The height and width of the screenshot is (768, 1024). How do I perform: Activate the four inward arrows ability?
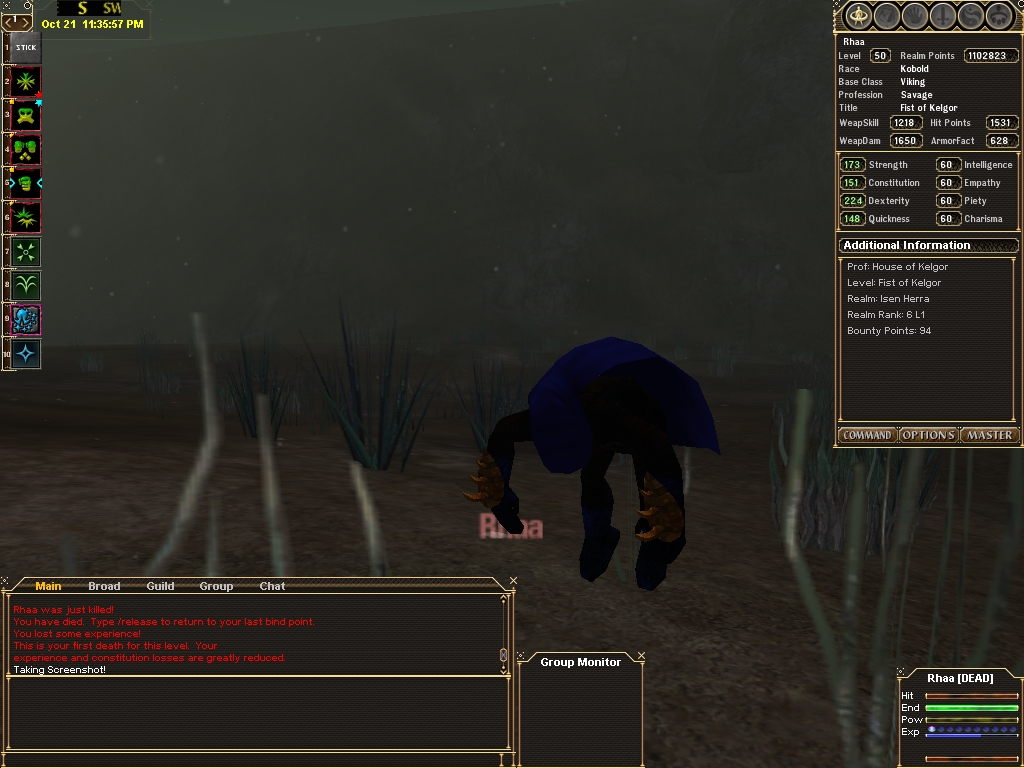point(26,251)
